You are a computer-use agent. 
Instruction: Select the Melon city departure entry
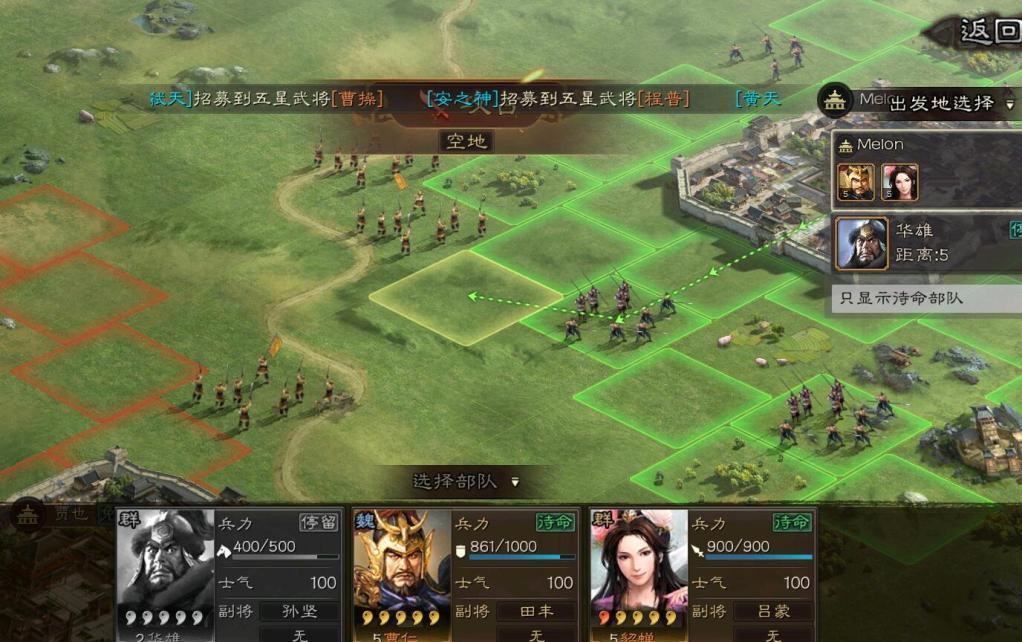pos(925,145)
